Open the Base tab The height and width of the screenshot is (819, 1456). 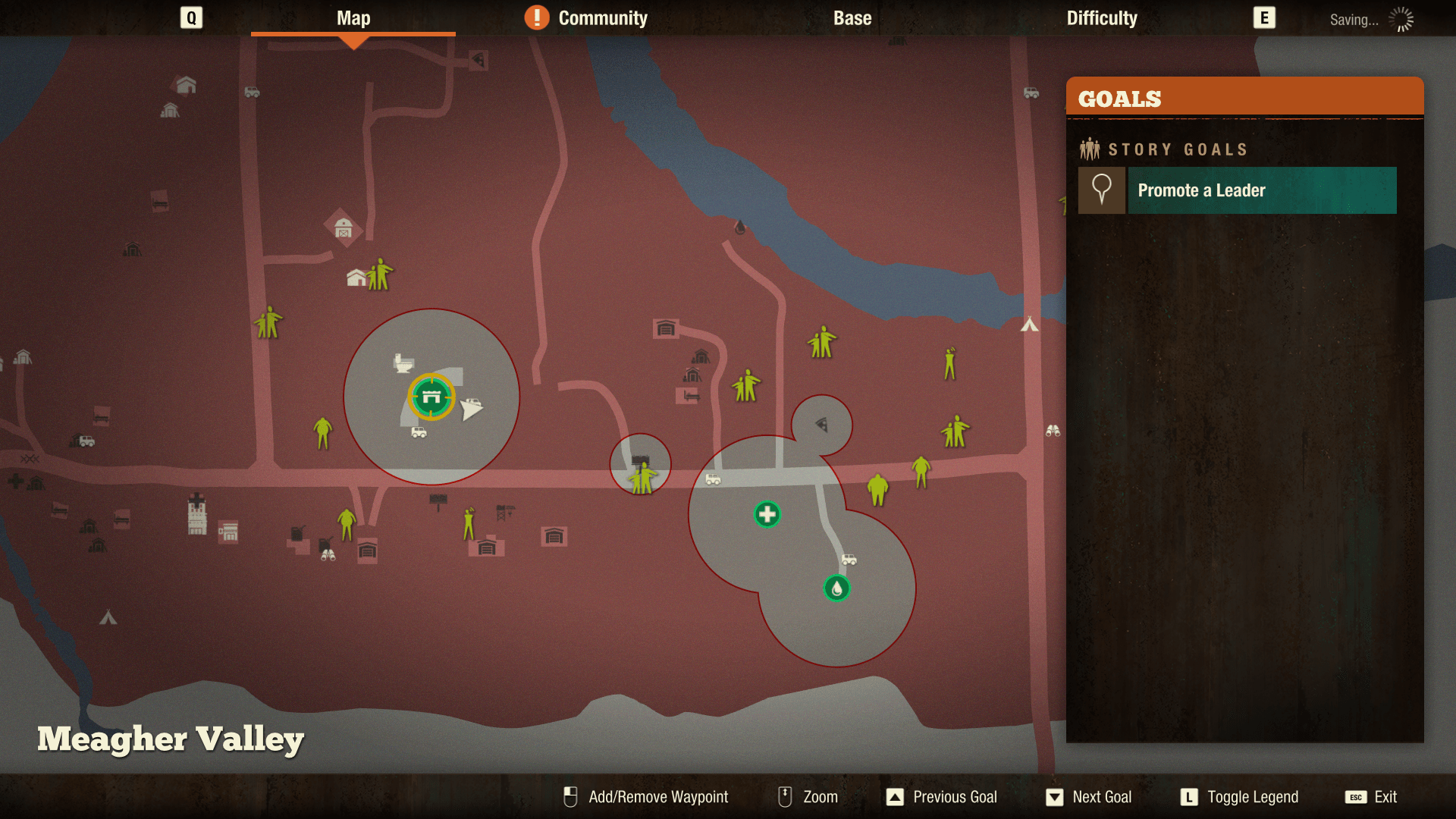pyautogui.click(x=852, y=18)
